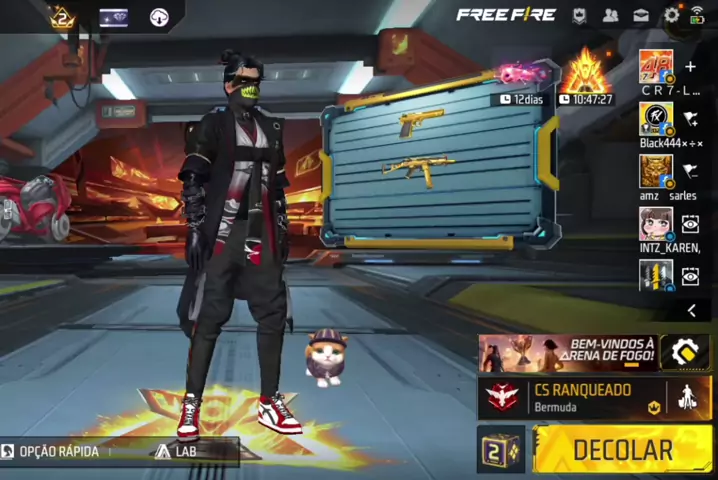
Task: Click the cloud download icon
Action: coord(160,17)
